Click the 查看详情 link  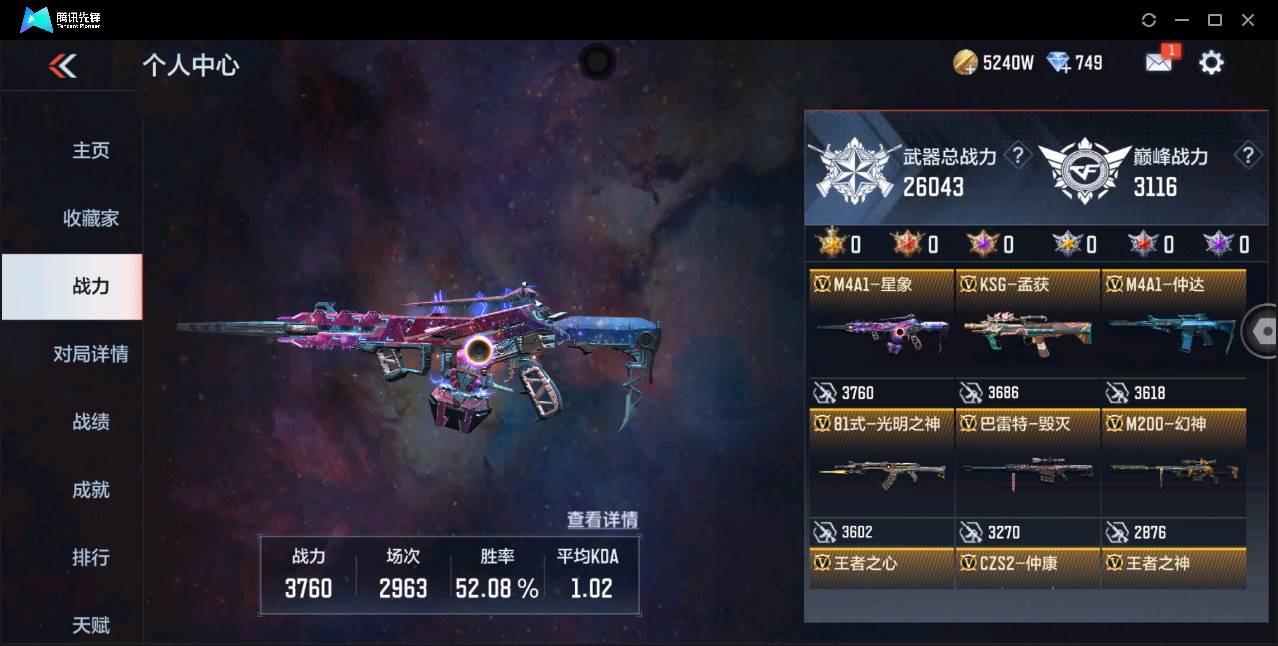point(602,520)
